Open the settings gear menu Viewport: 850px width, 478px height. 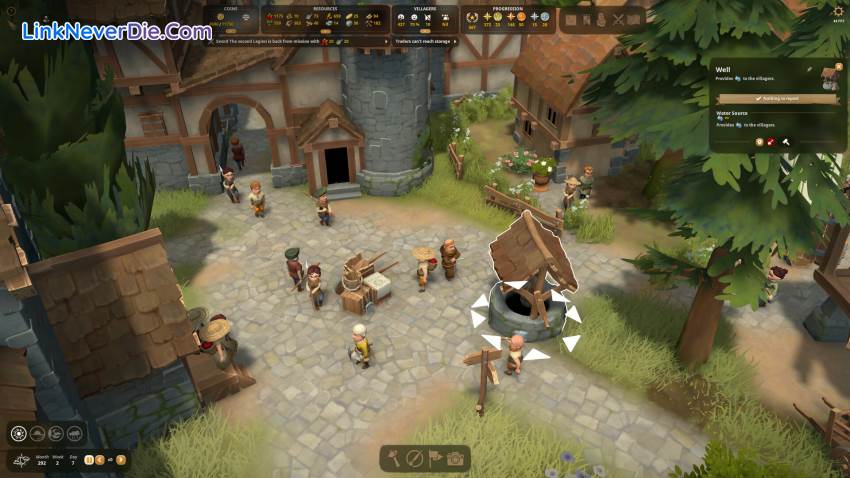pyautogui.click(x=838, y=11)
